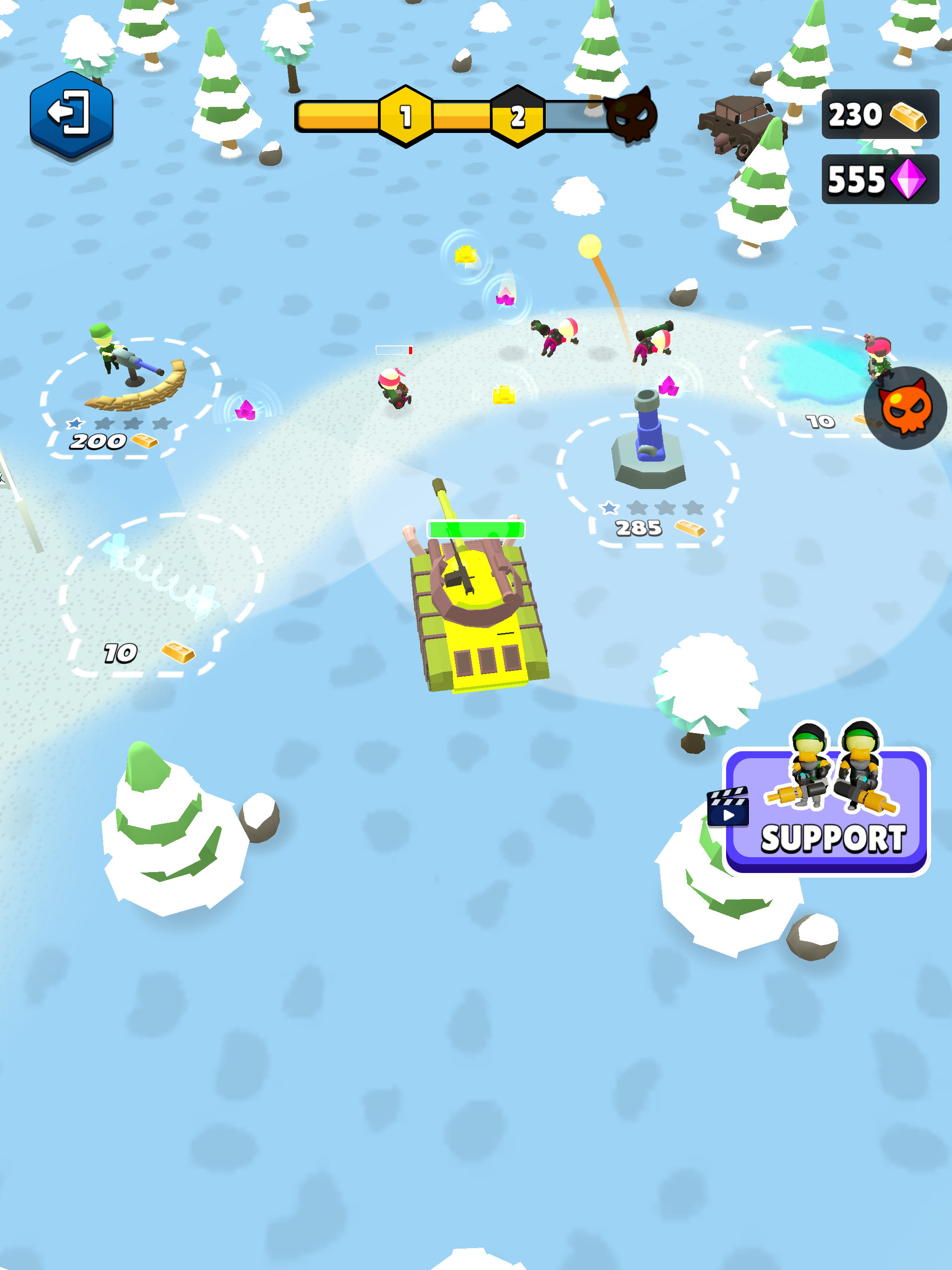
Task: Click the first star under the mortar
Action: click(x=610, y=509)
